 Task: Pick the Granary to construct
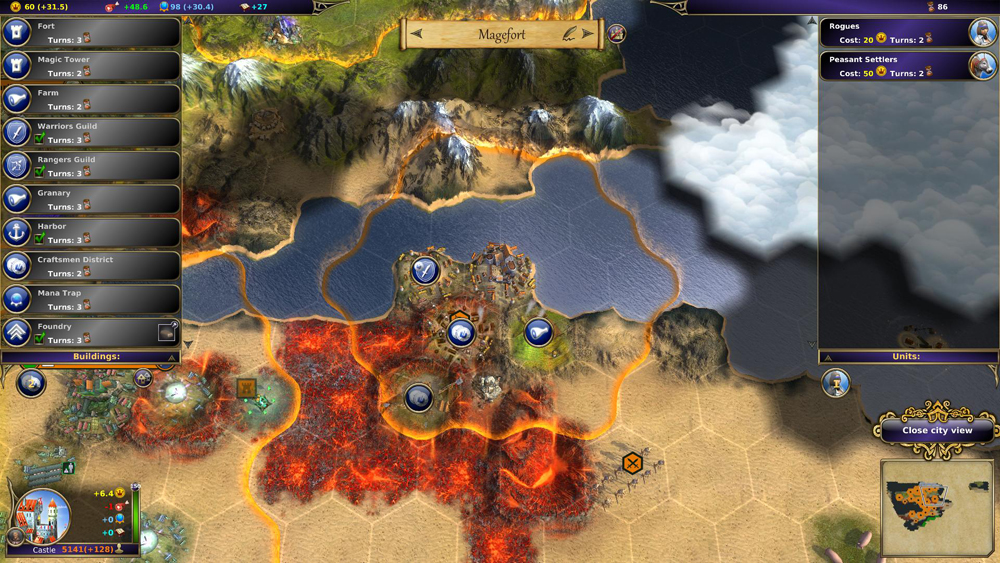click(90, 199)
